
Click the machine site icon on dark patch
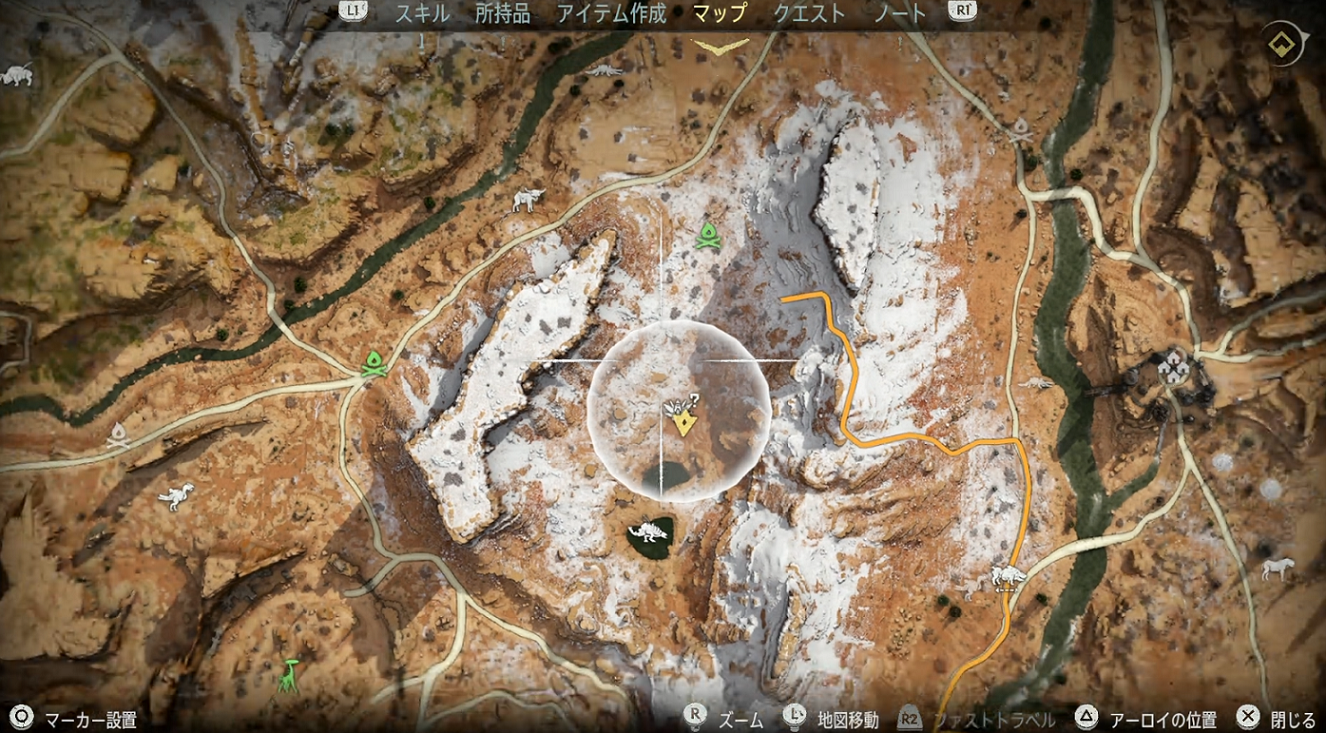[650, 535]
